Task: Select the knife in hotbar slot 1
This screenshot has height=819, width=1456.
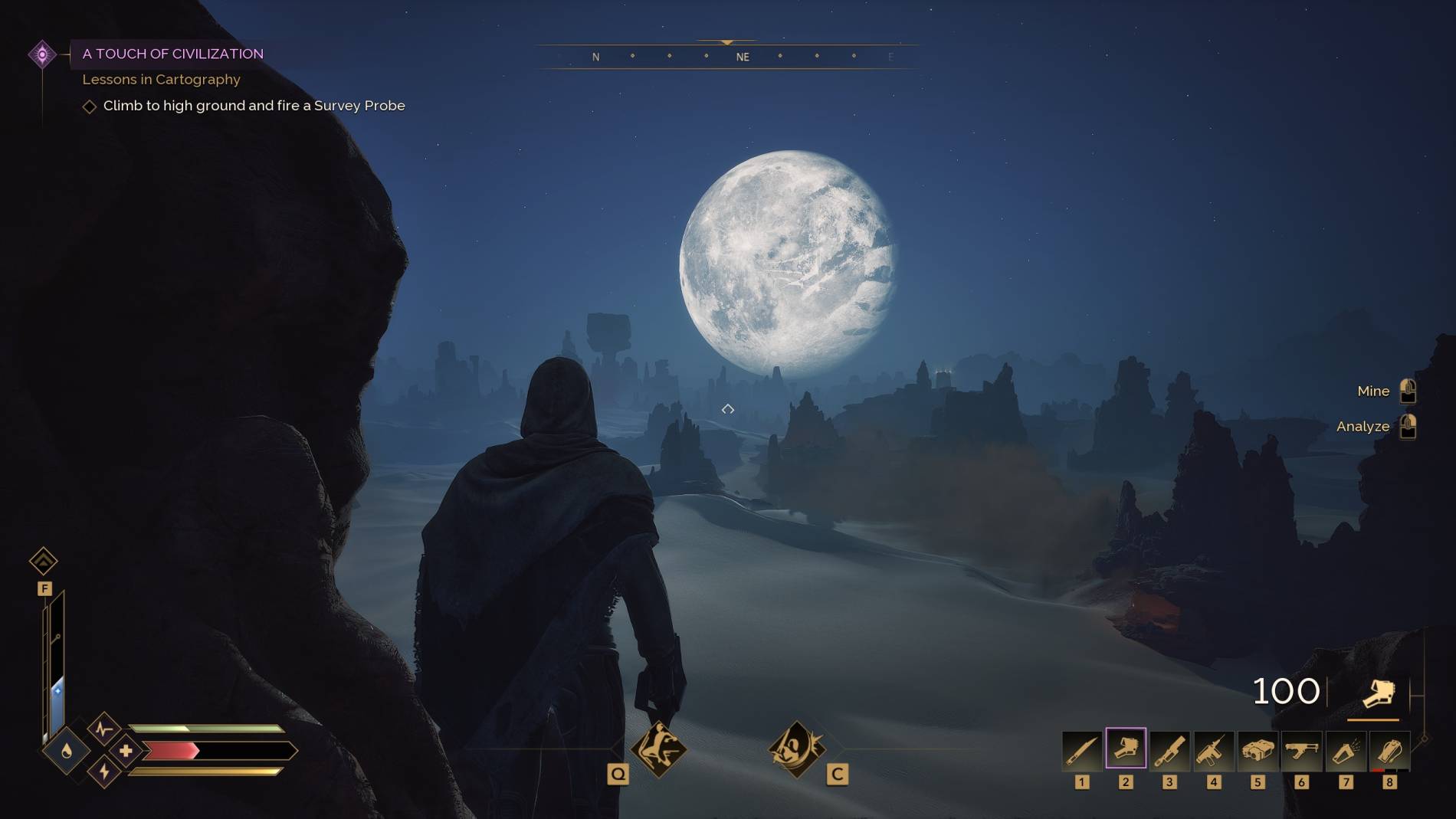Action: coord(1081,750)
